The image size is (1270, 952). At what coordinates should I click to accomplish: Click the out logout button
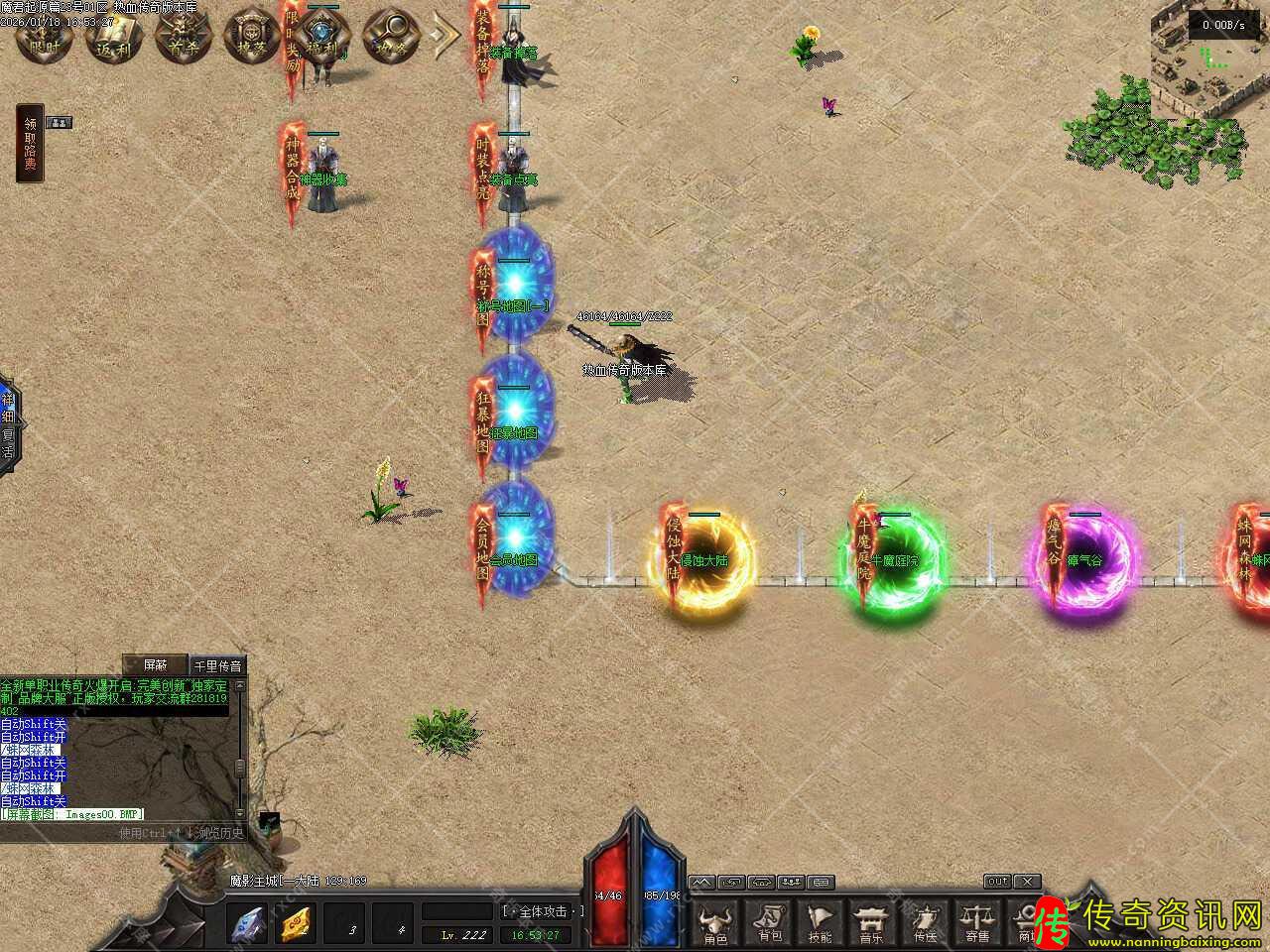pyautogui.click(x=997, y=881)
